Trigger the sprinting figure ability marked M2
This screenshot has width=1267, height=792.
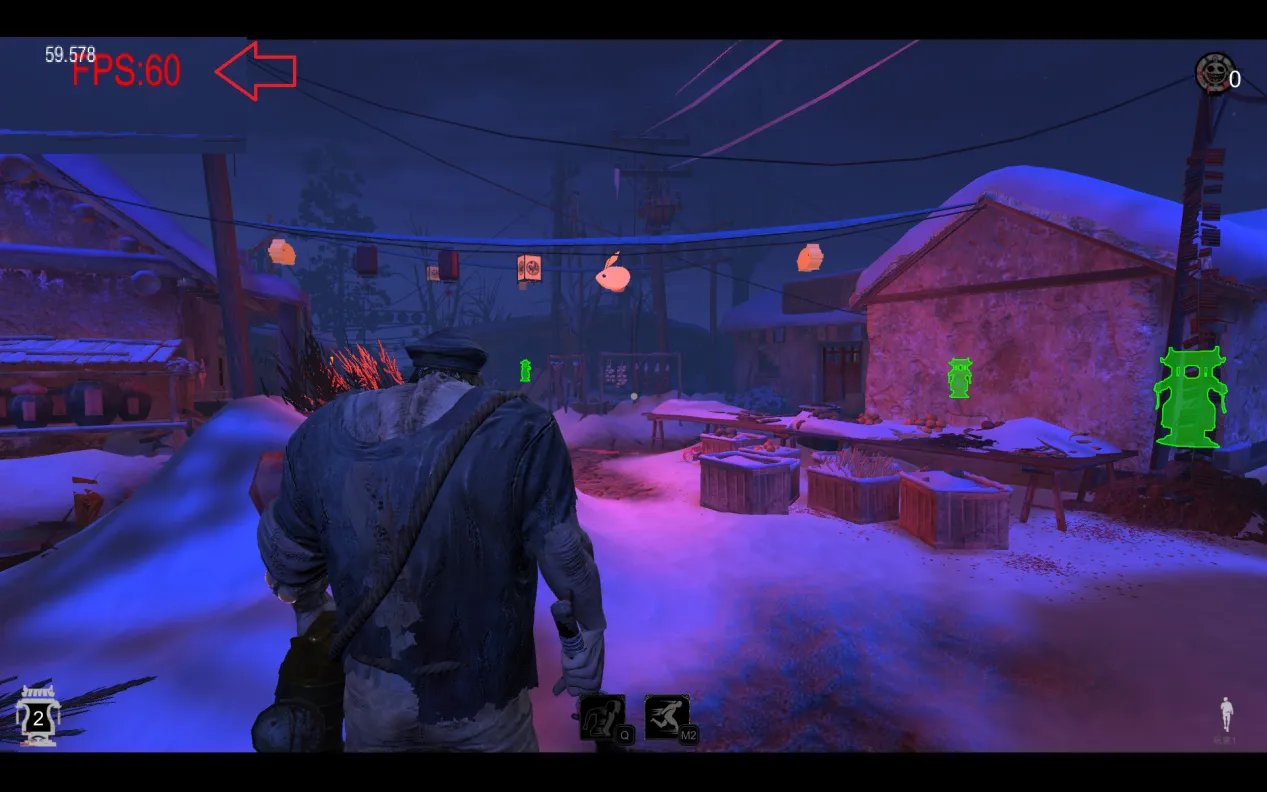[x=667, y=717]
